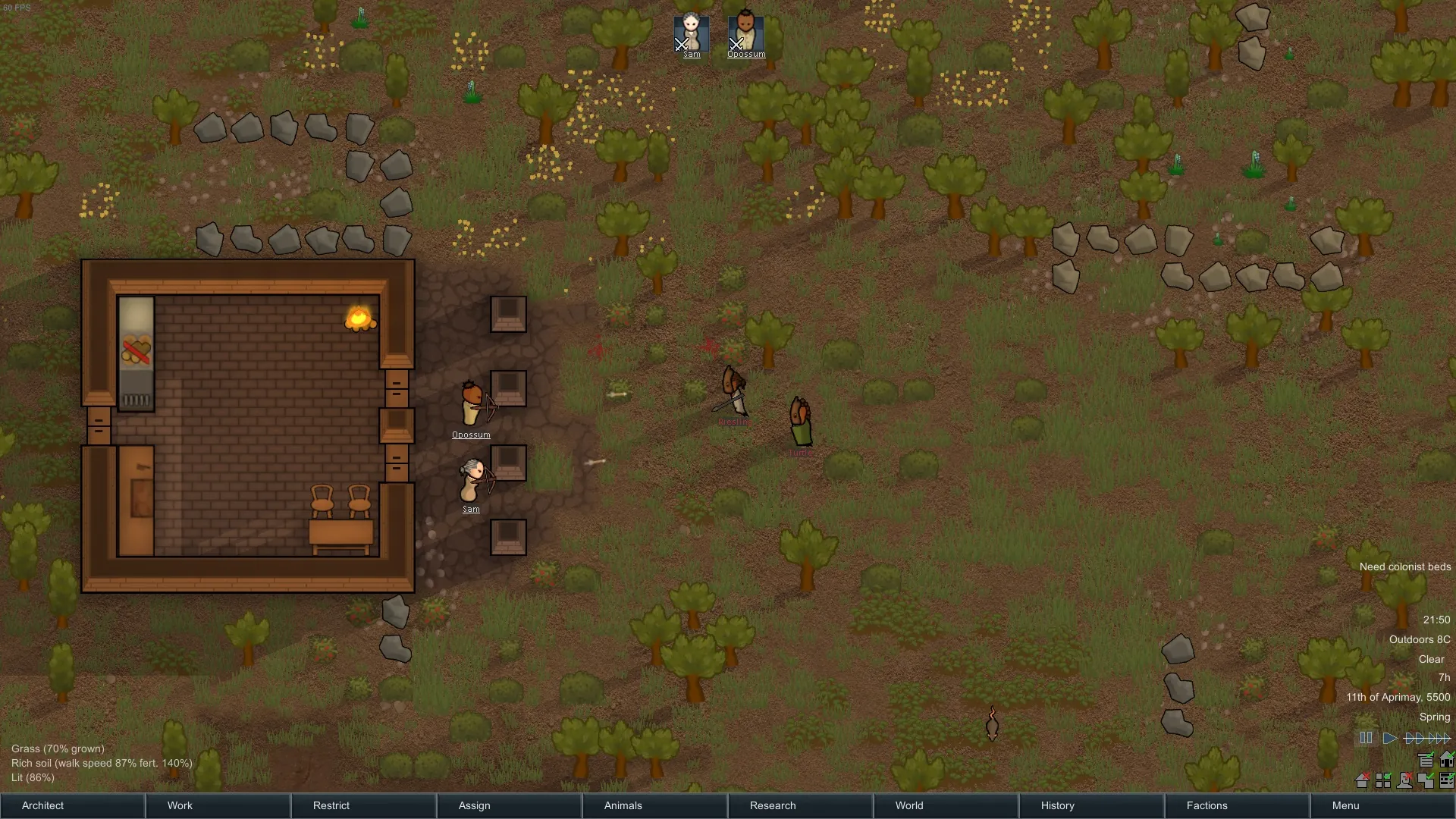The image size is (1456, 819).
Task: Toggle the roof overlay icon
Action: point(1362,780)
